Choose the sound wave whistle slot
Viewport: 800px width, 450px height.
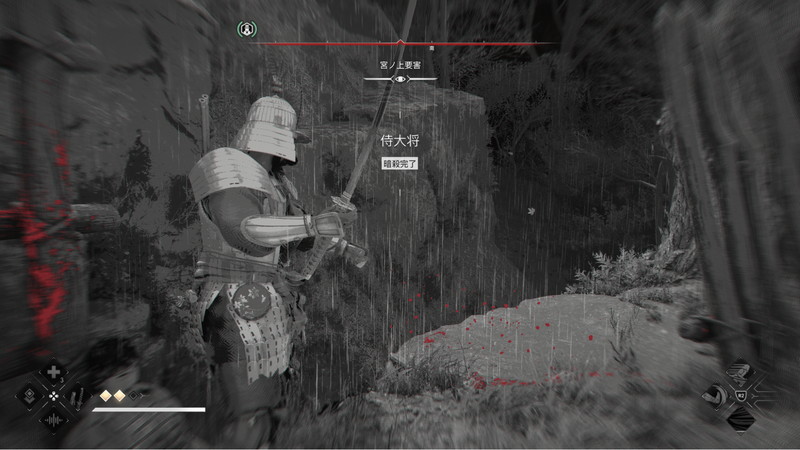point(53,419)
